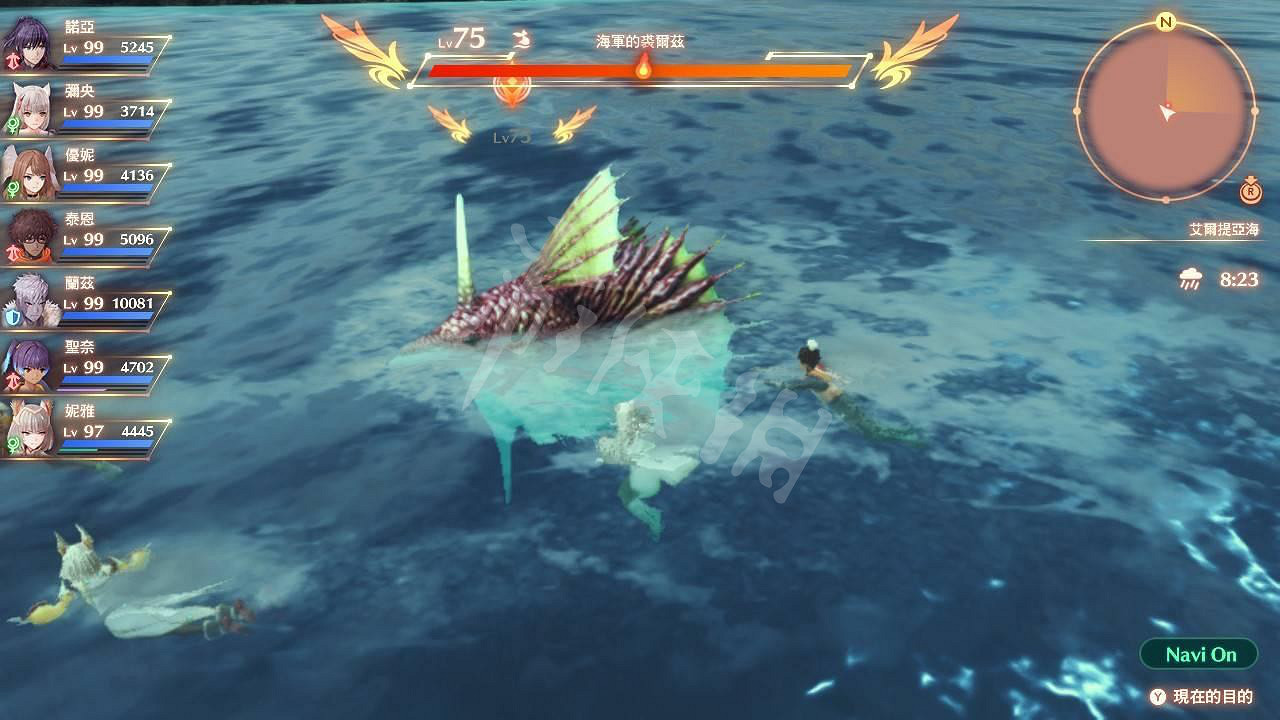Click 彌央's healer role icon
The image size is (1280, 720).
[x=14, y=123]
